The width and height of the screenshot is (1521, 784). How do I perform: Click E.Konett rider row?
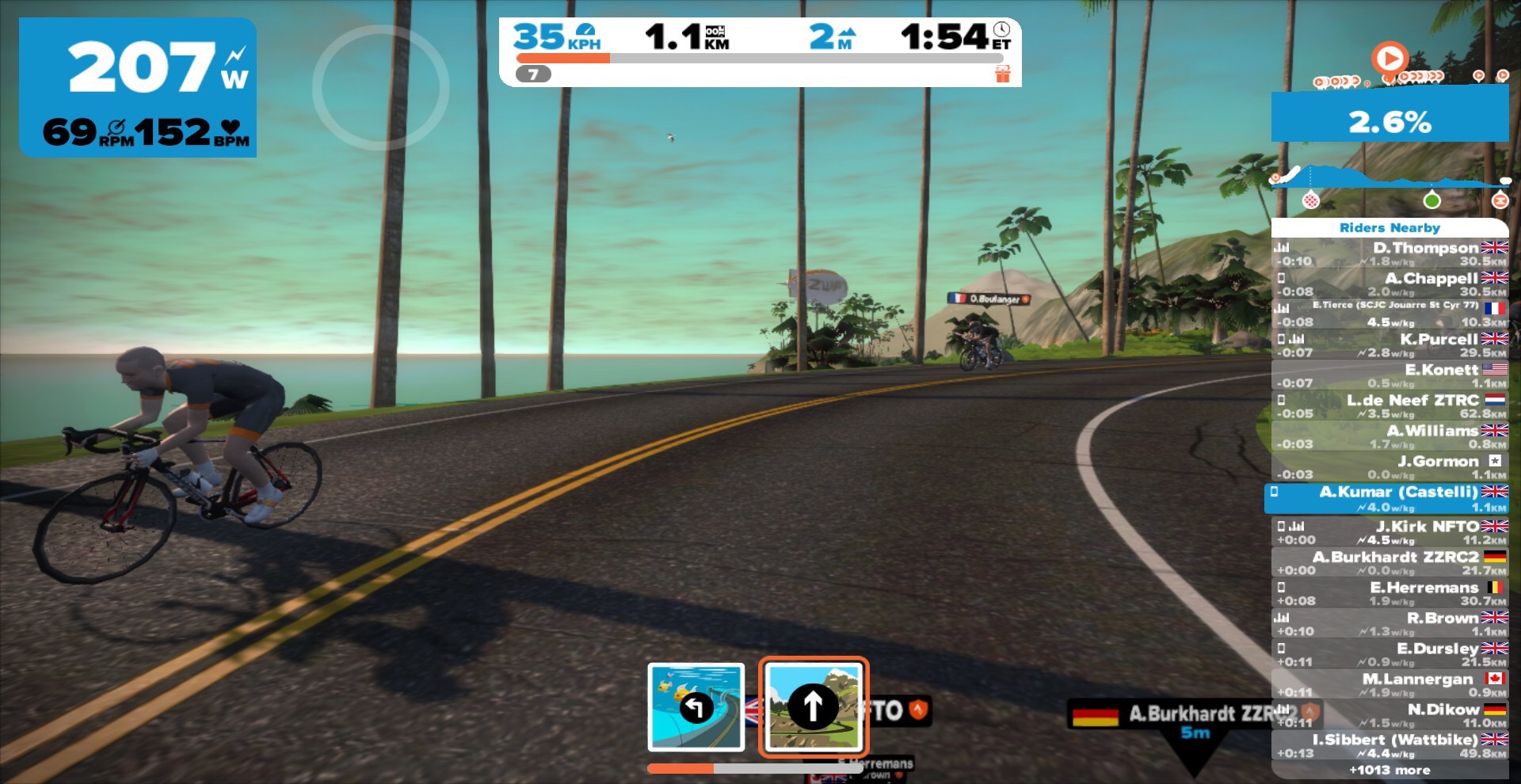point(1389,375)
